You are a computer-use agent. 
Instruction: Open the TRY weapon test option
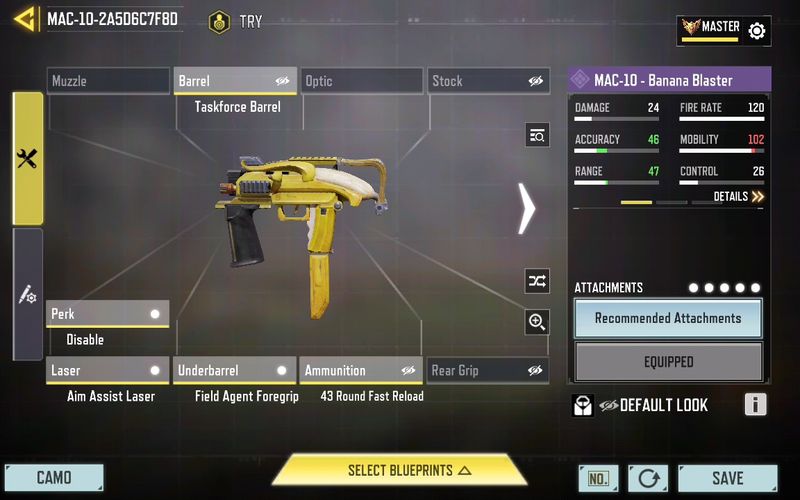click(x=236, y=21)
